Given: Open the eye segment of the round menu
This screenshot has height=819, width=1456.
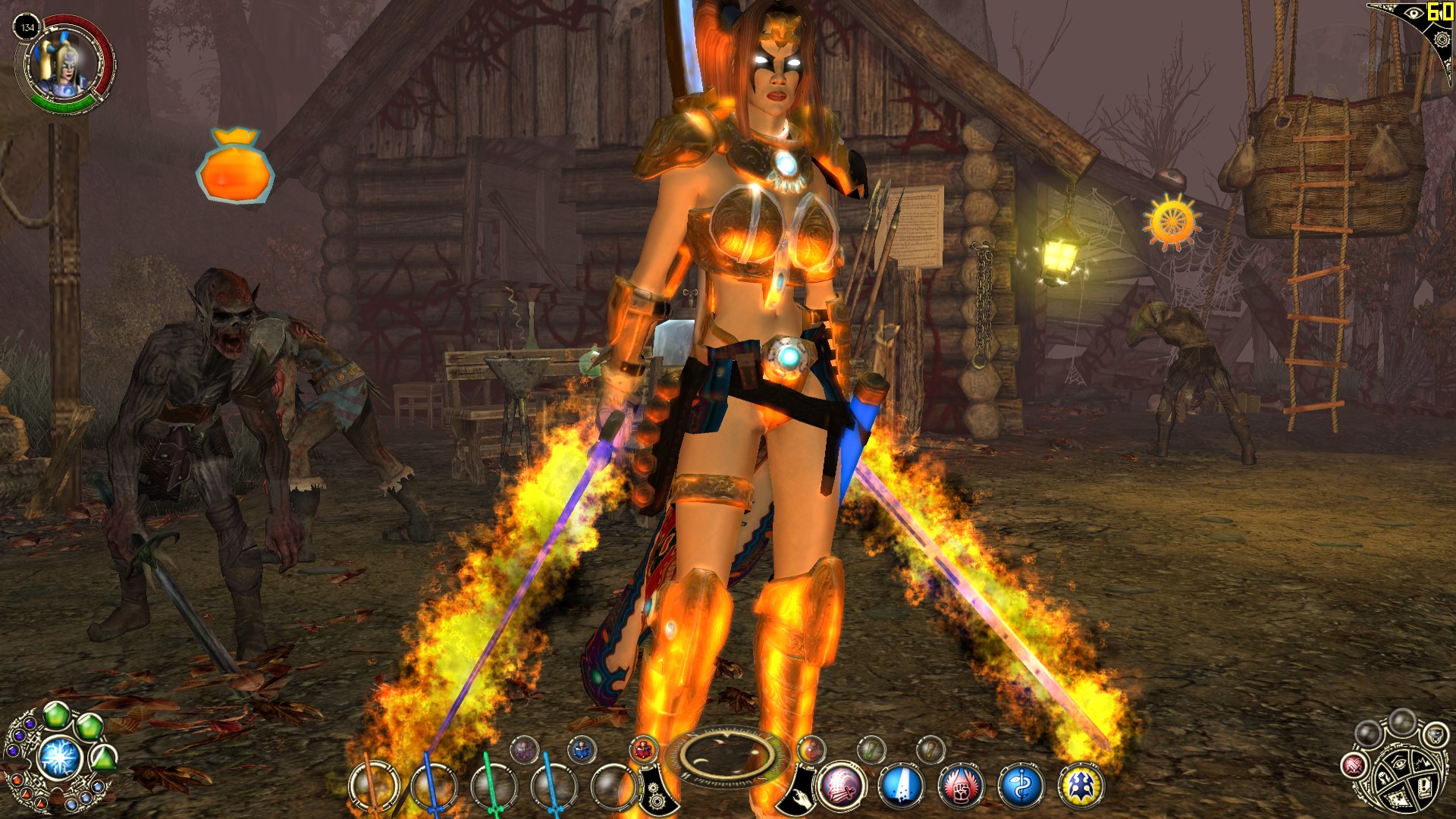Looking at the screenshot, I should [x=1400, y=764].
